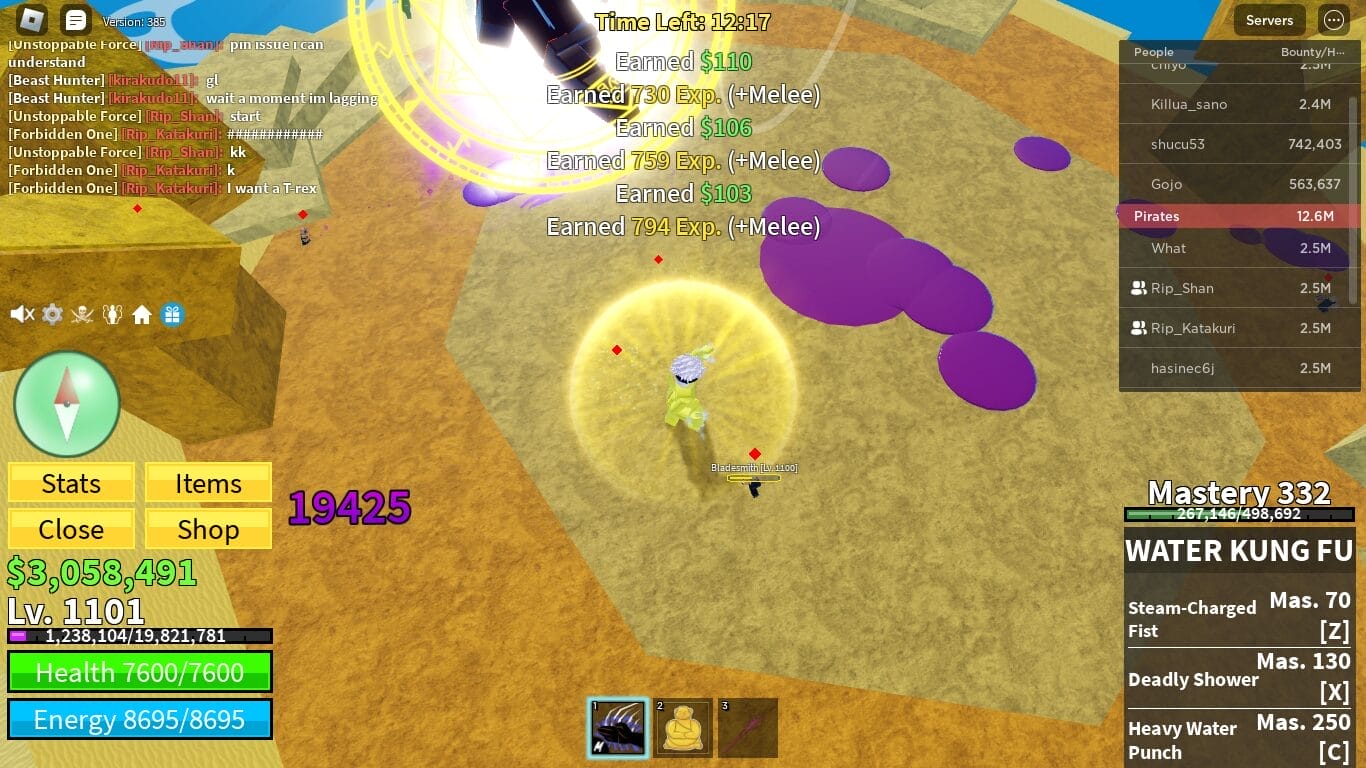
Task: Select the Buddha fruit in hotbar slot 2
Action: click(x=682, y=728)
